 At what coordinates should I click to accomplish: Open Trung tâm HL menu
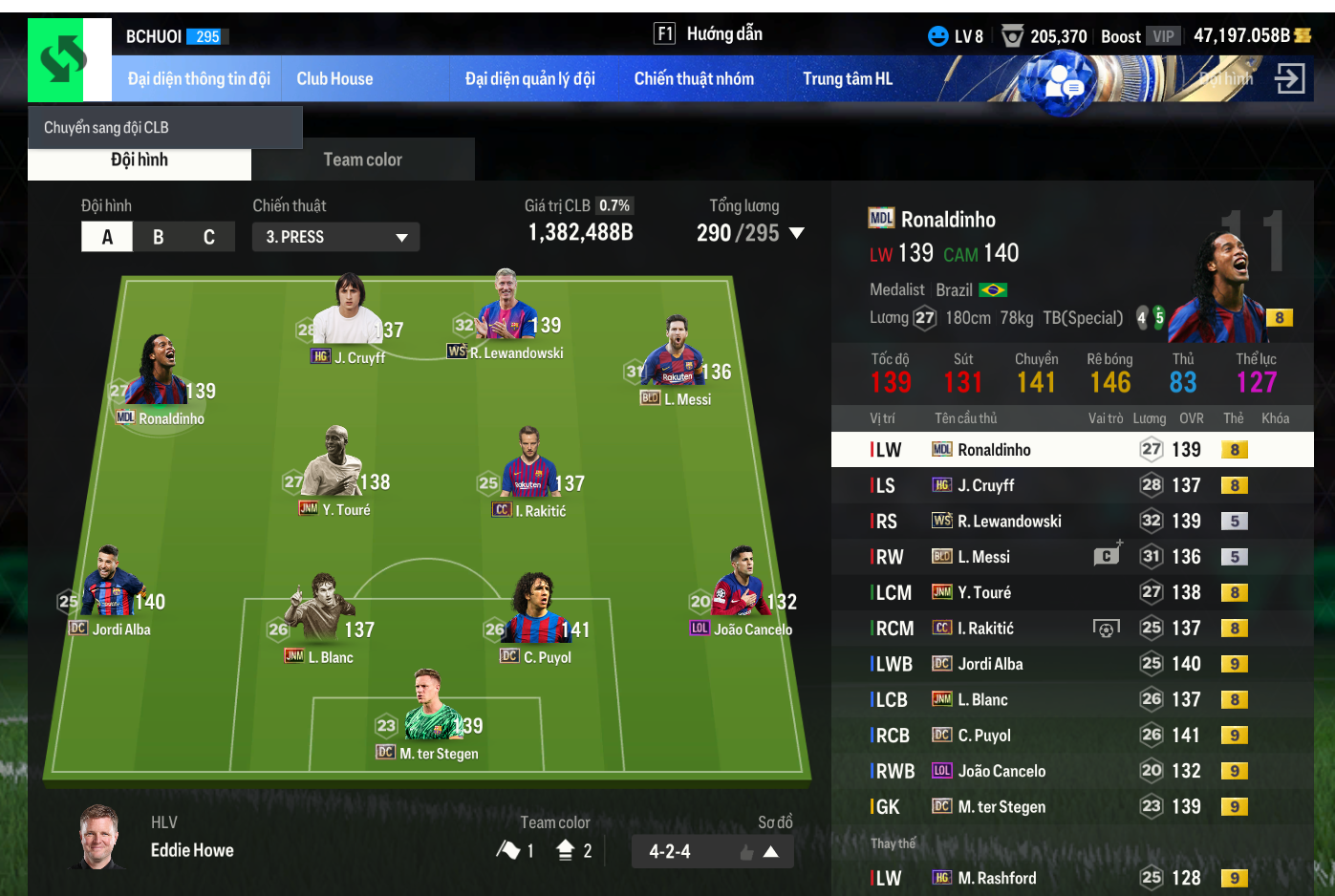pos(847,79)
